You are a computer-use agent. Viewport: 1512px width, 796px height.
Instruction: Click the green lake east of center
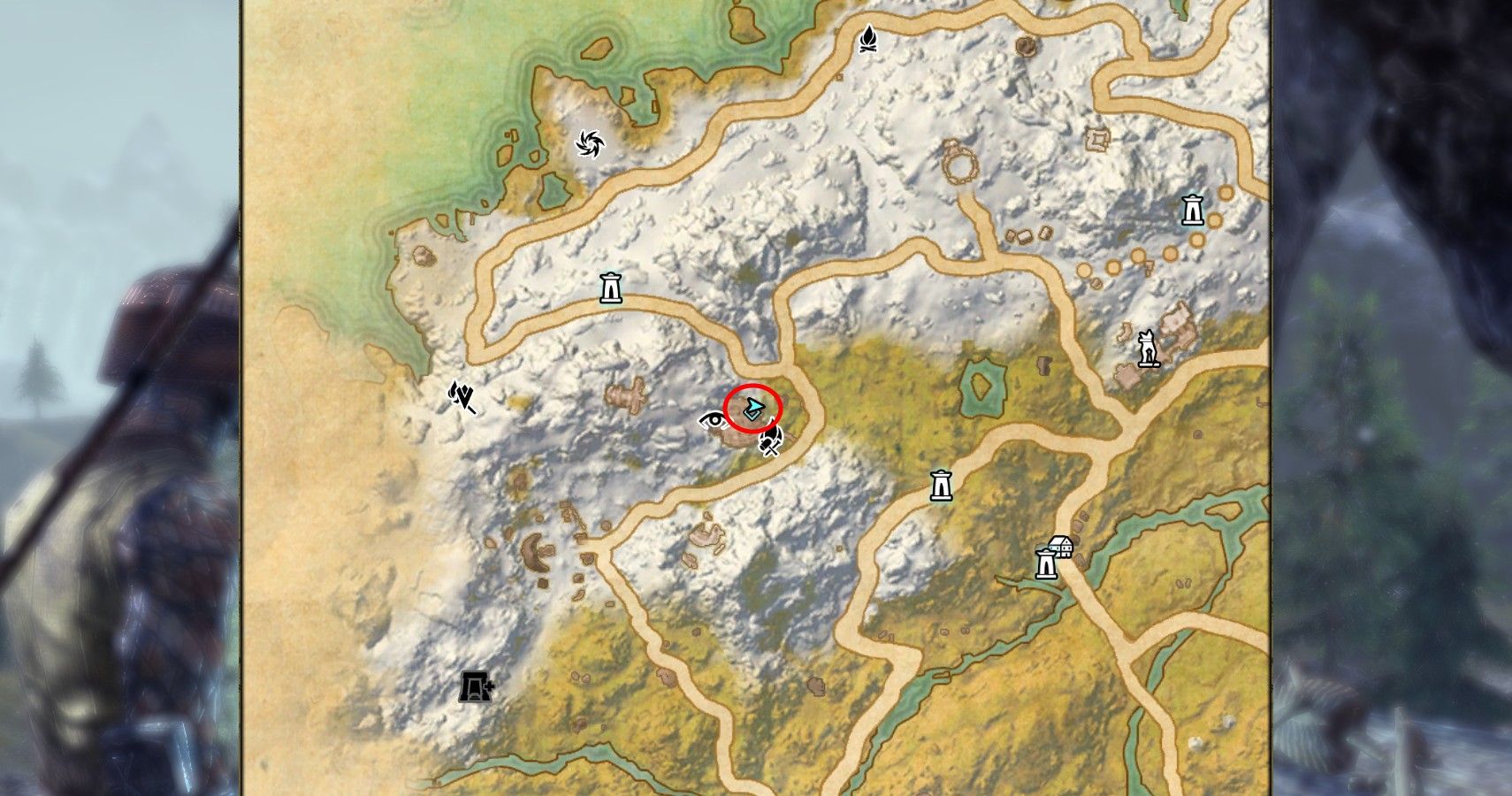(x=984, y=387)
